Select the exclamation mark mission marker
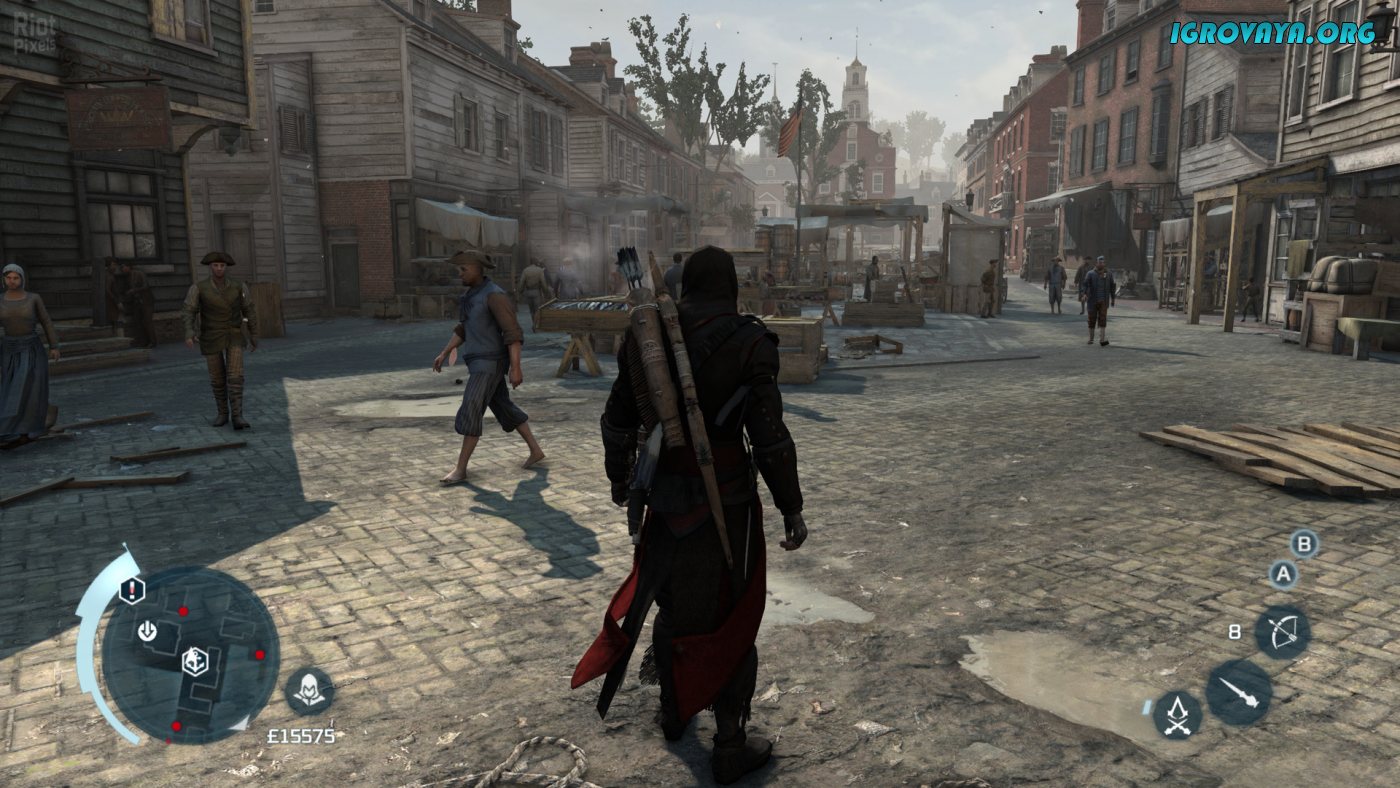Image resolution: width=1400 pixels, height=788 pixels. [132, 590]
